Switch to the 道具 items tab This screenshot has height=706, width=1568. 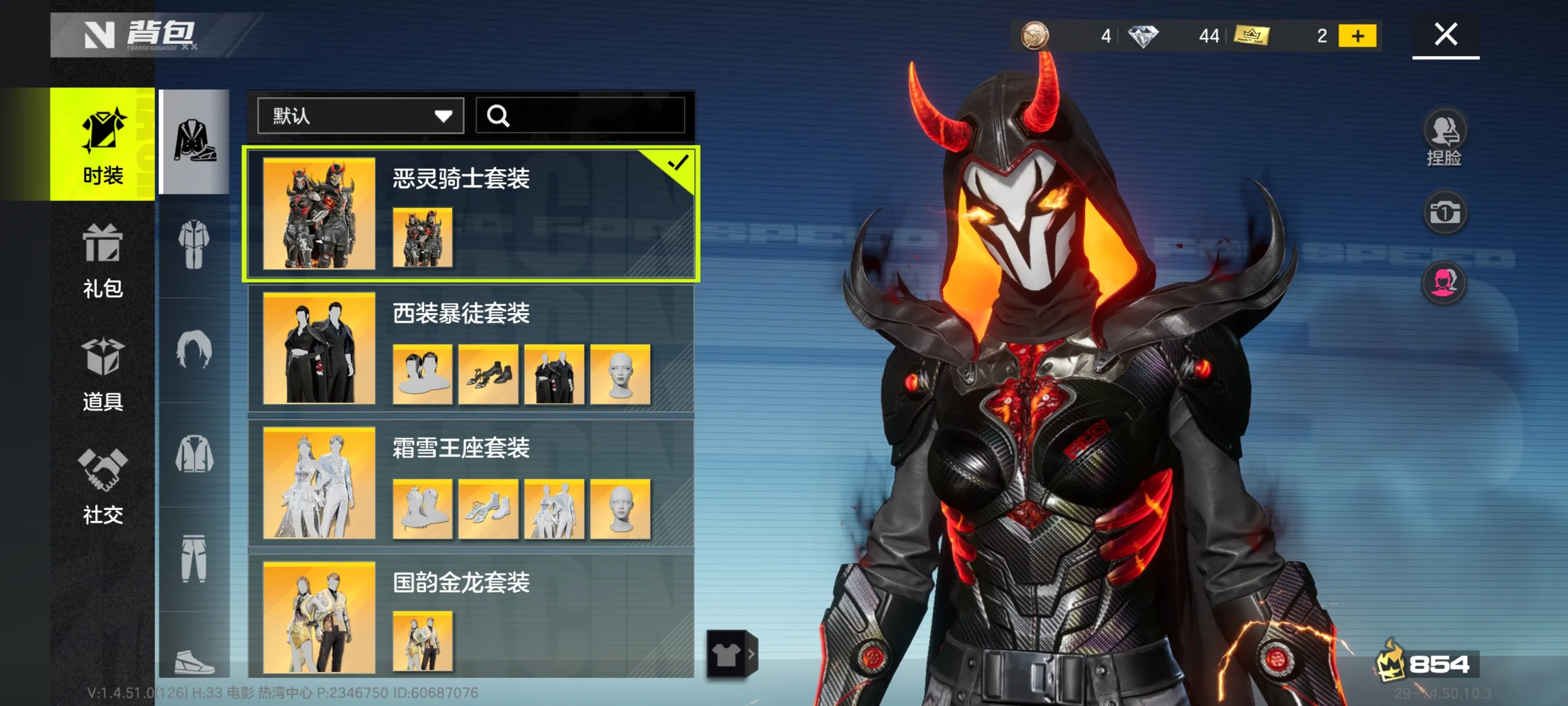point(102,374)
